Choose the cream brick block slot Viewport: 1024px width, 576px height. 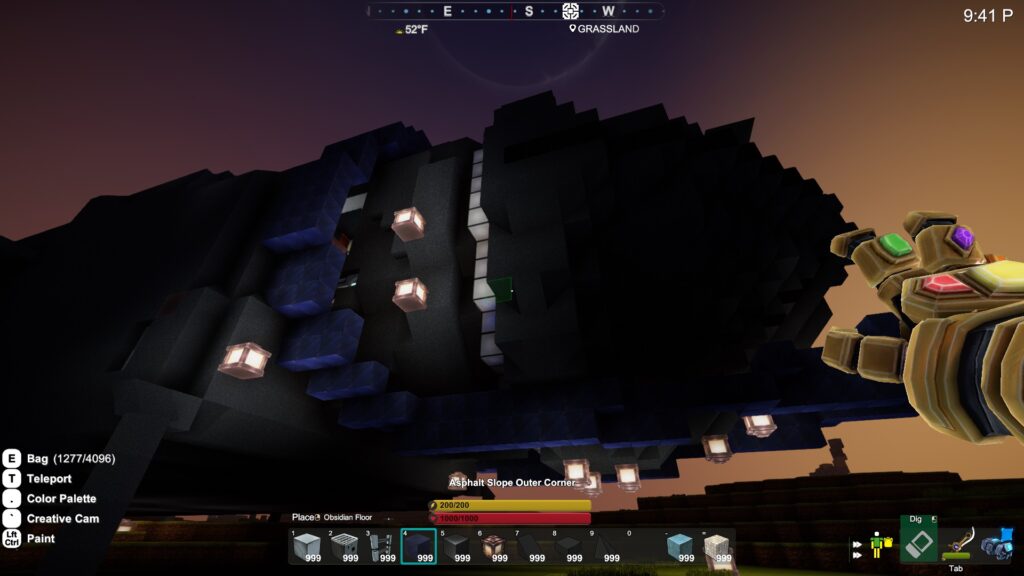[716, 546]
